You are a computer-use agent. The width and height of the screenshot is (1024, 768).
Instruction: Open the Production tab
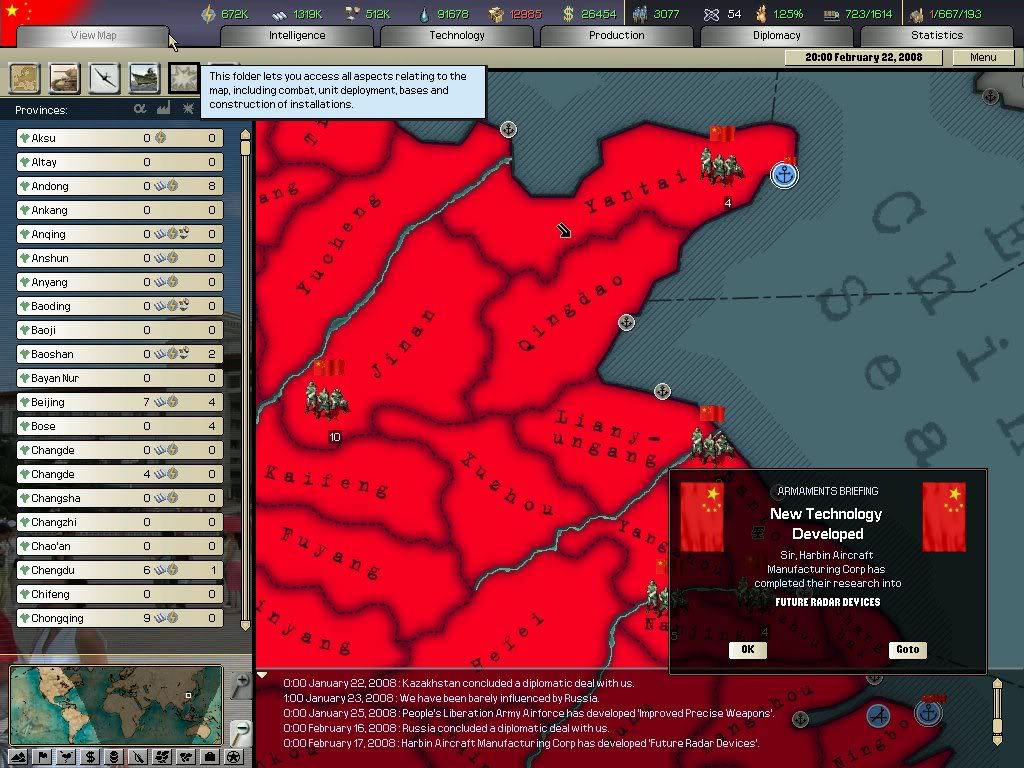pos(617,36)
